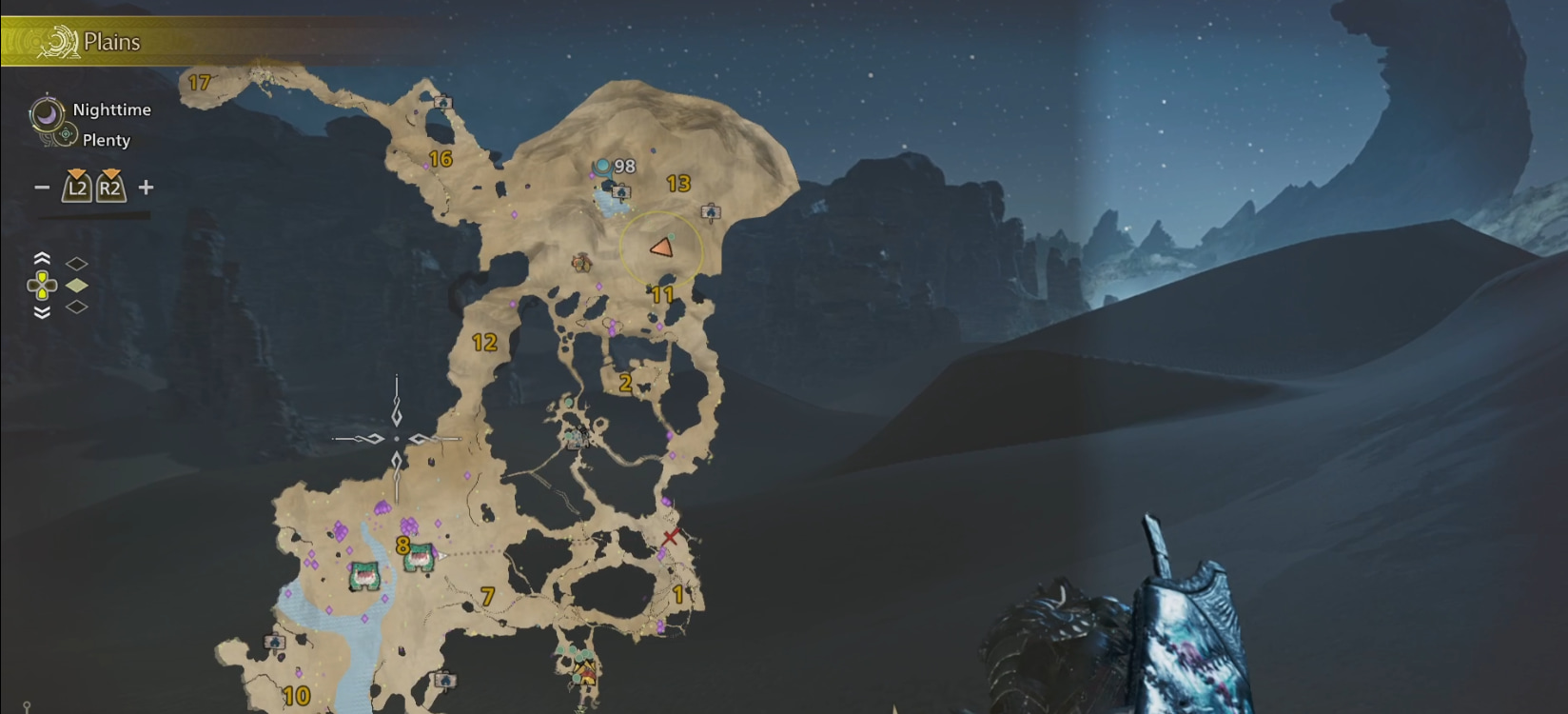Image resolution: width=1568 pixels, height=714 pixels.
Task: Select the camp signpost near area 16
Action: [x=442, y=102]
